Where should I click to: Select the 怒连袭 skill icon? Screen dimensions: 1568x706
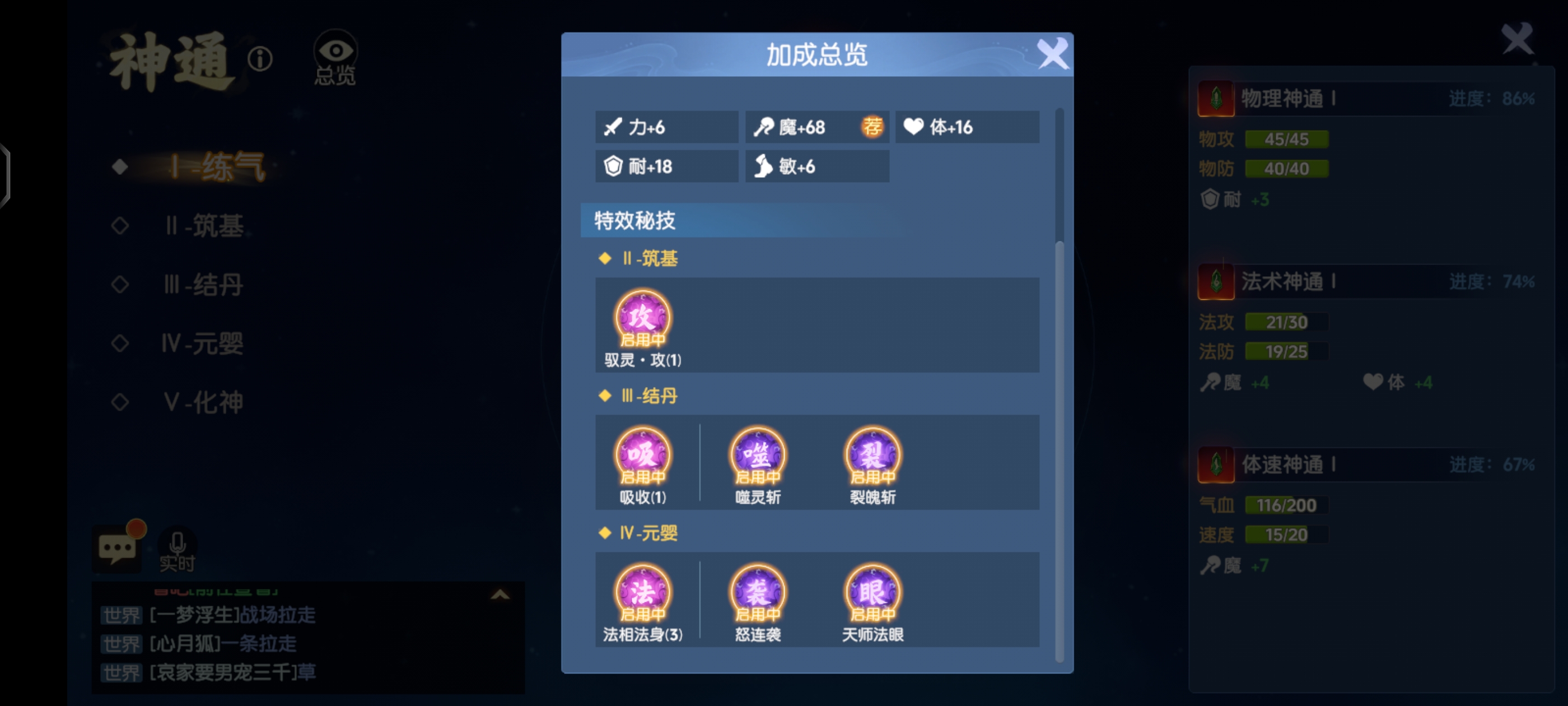757,593
